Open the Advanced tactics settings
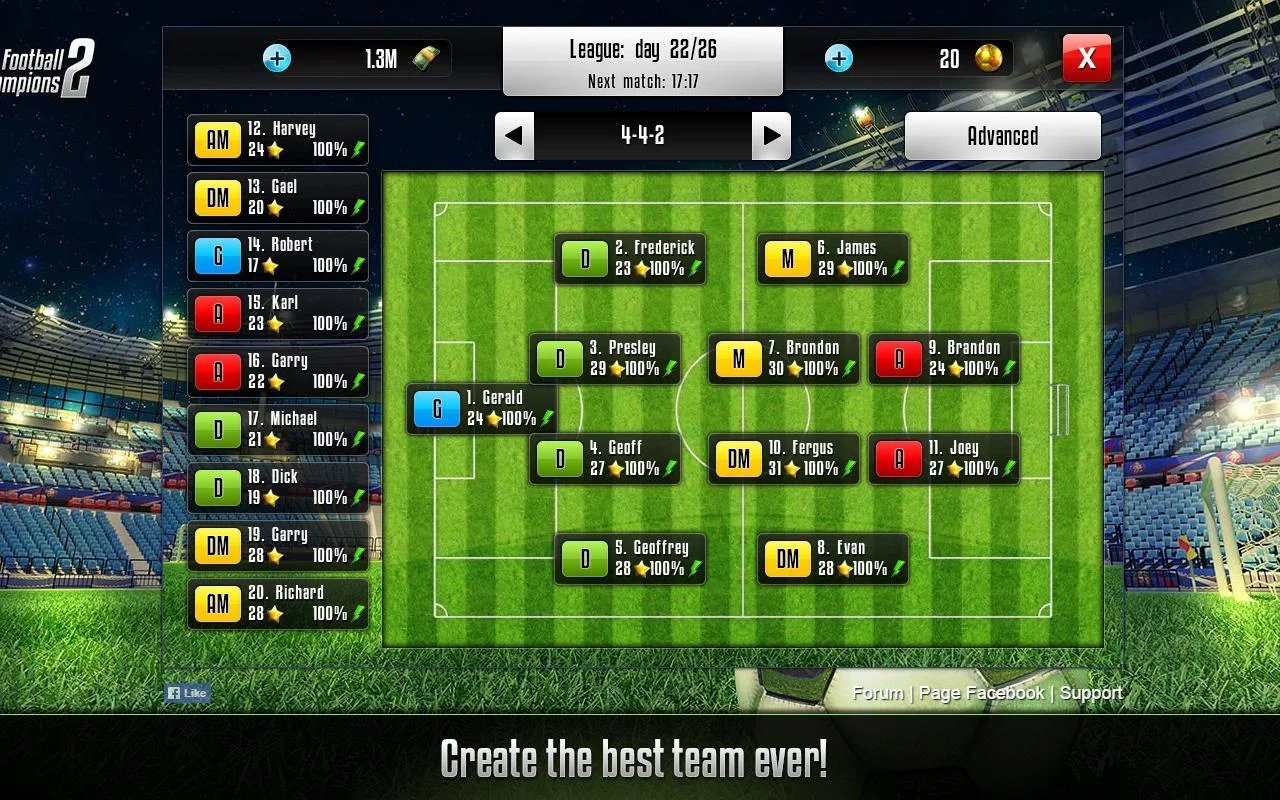The height and width of the screenshot is (800, 1280). [1002, 136]
